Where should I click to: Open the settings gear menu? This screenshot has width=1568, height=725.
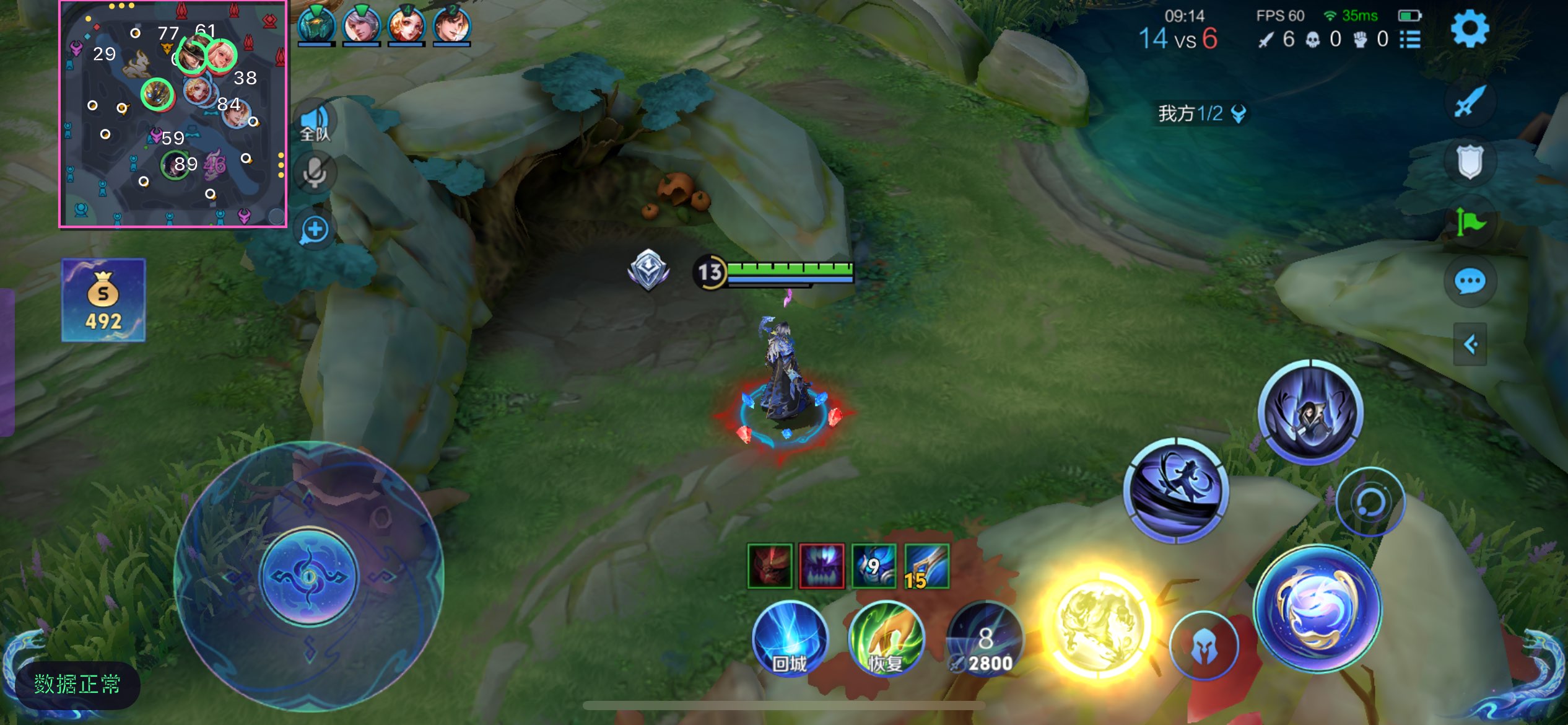click(1469, 29)
